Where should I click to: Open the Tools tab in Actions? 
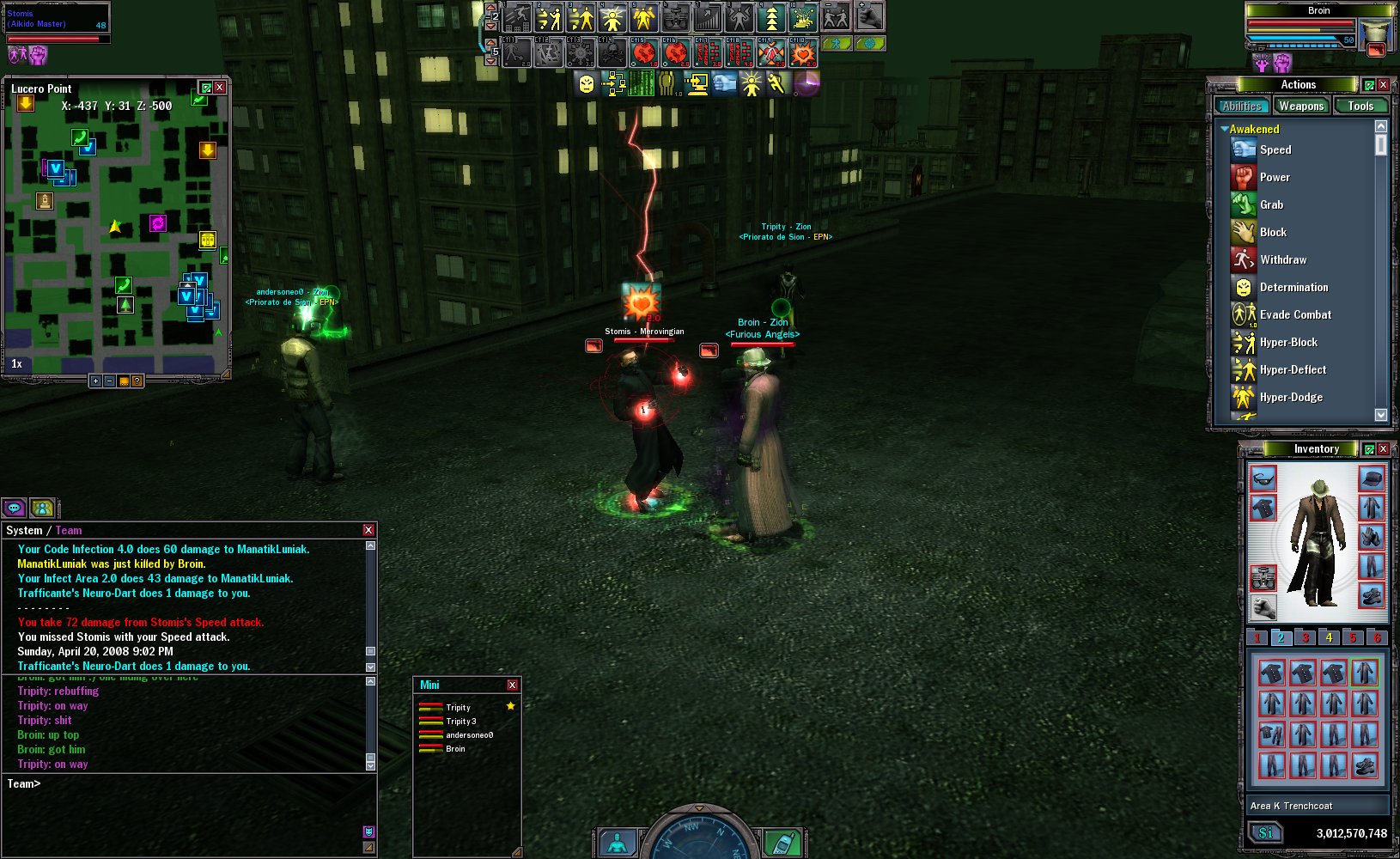pyautogui.click(x=1360, y=107)
